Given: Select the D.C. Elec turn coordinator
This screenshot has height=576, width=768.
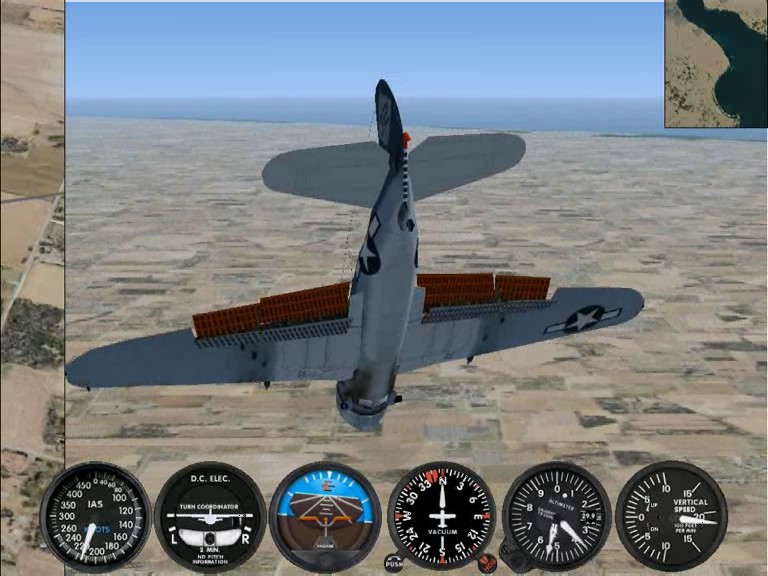Looking at the screenshot, I should [210, 516].
